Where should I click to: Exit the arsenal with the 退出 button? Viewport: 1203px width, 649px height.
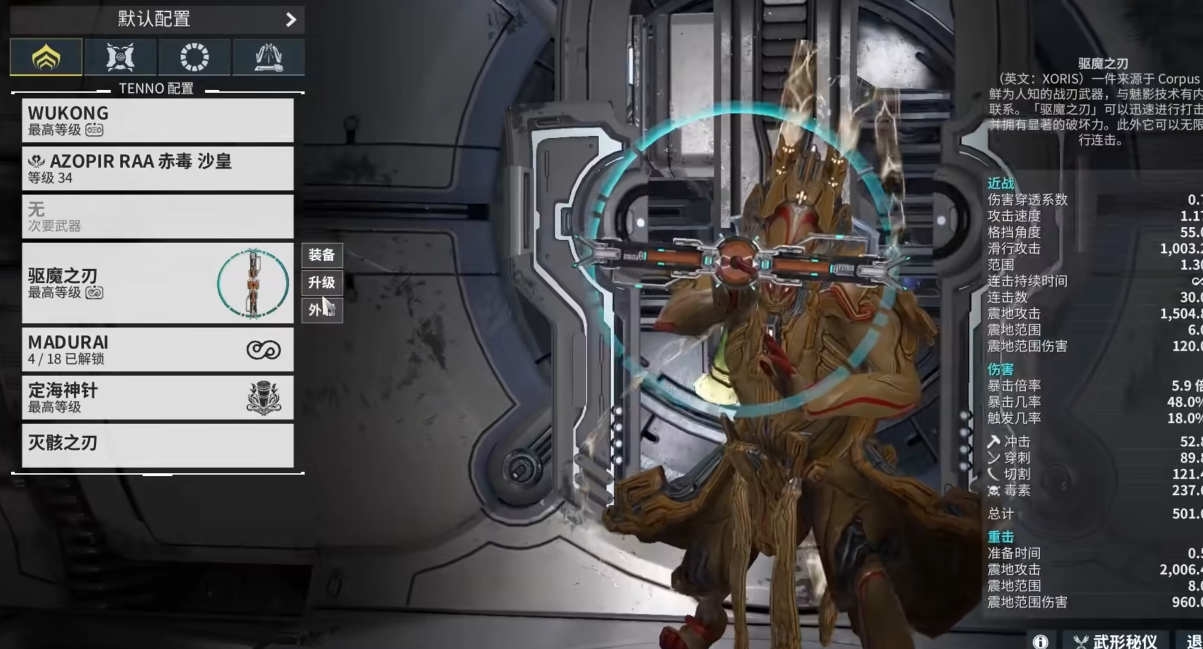[x=1192, y=641]
